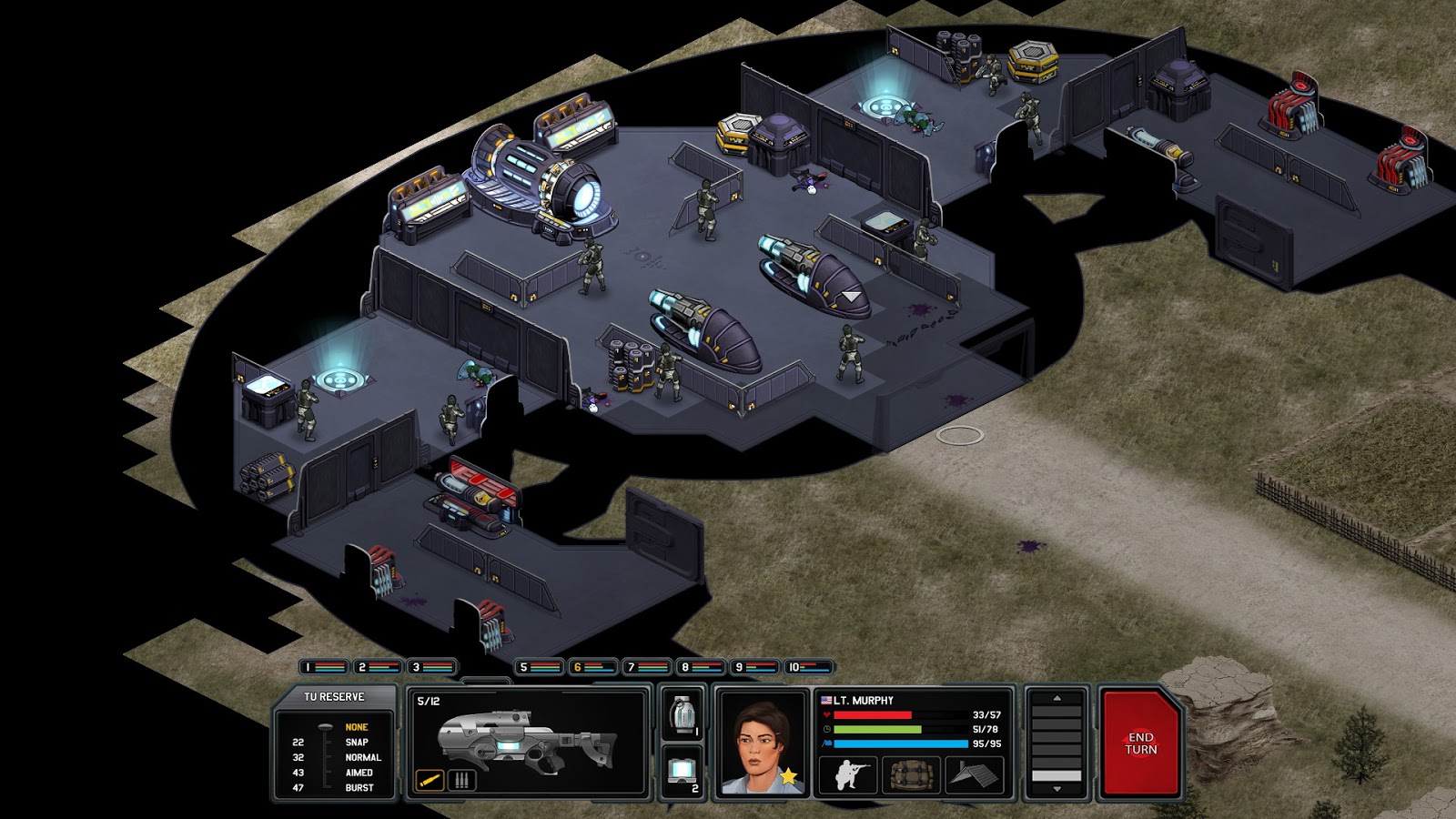Select soldier number 9 tab

click(x=754, y=667)
